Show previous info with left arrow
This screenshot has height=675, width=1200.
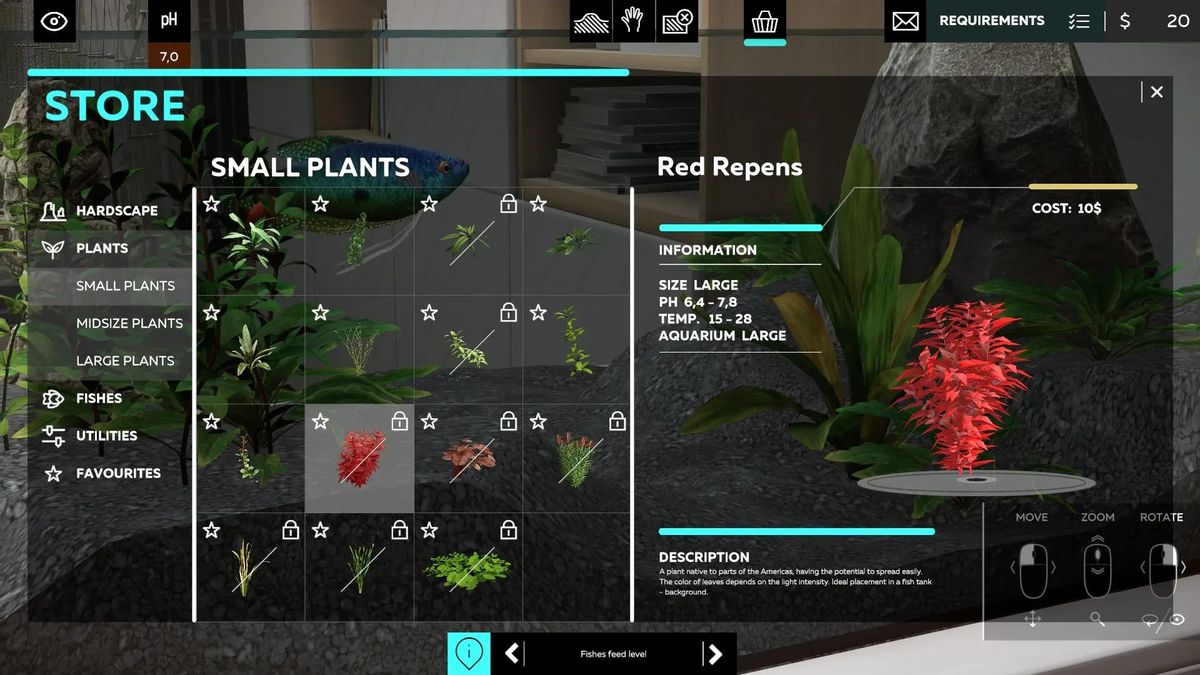(x=512, y=654)
